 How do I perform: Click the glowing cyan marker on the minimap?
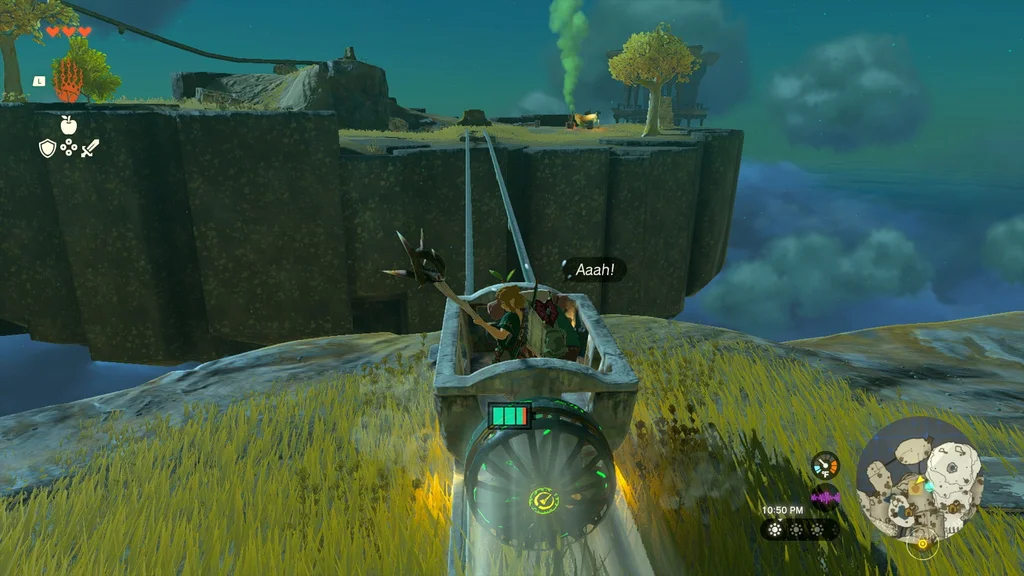928,486
